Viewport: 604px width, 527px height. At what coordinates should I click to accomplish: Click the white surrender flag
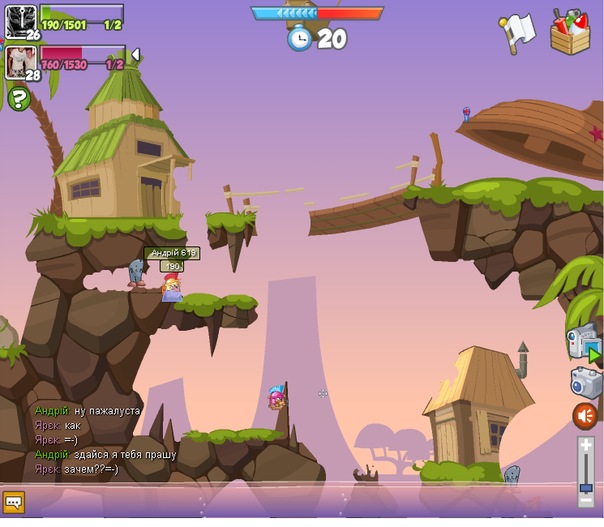[x=519, y=32]
